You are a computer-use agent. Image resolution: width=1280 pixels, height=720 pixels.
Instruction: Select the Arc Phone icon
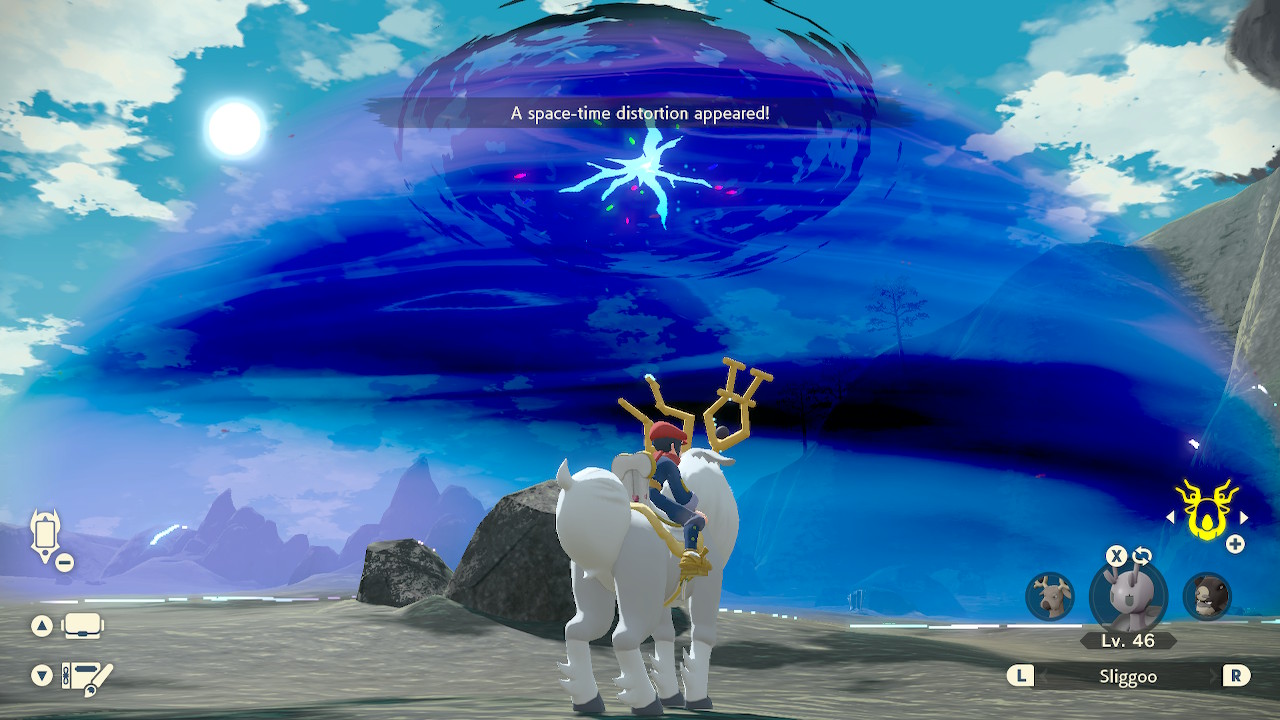[x=44, y=536]
